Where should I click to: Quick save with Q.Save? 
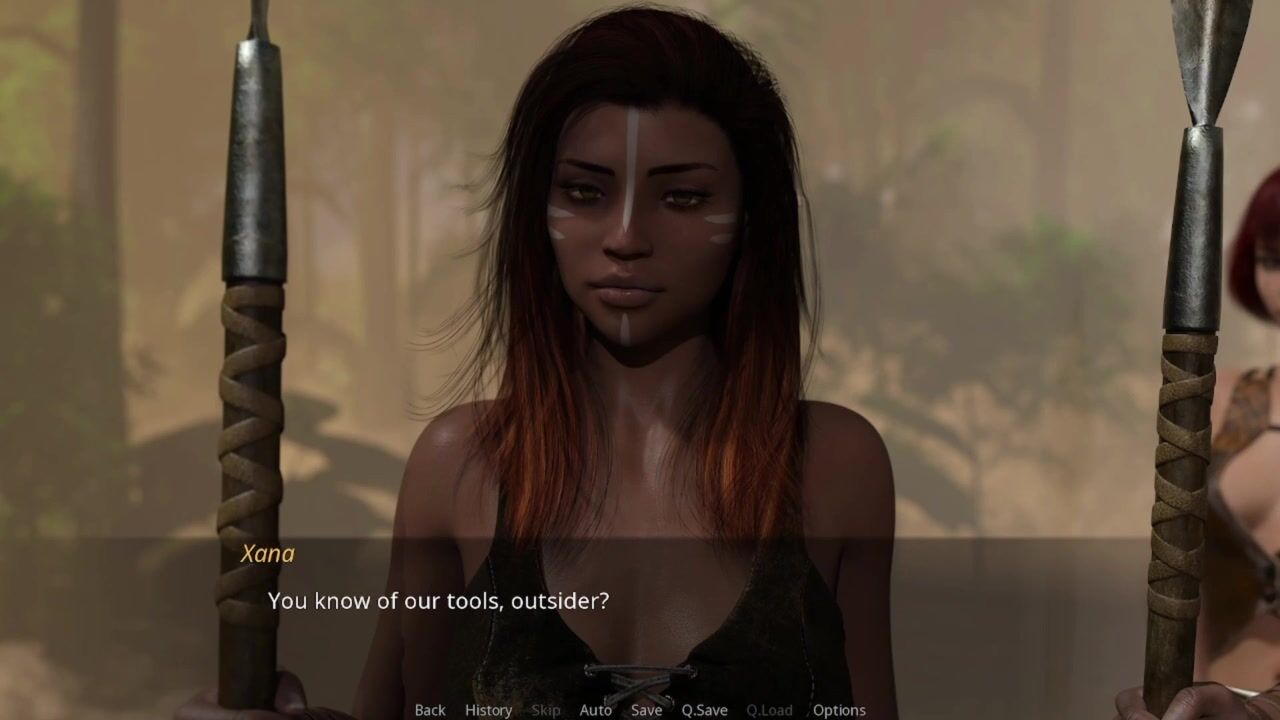[704, 710]
